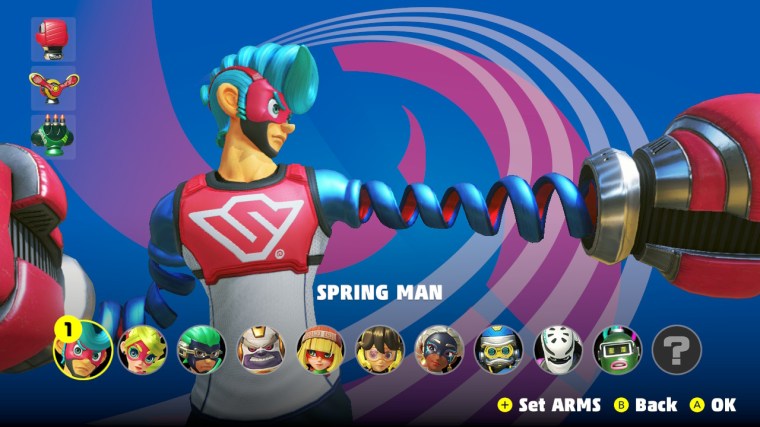Choose the Byte & Barq robot portrait
Screen dimensions: 760x427
tap(498, 350)
